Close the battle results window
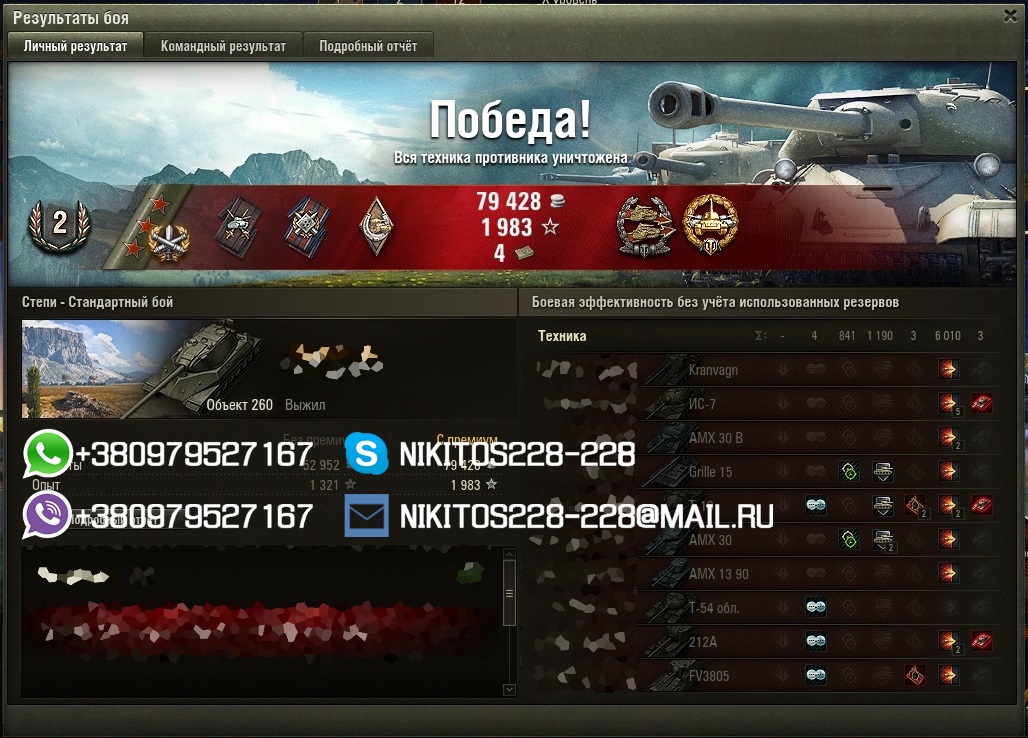Image resolution: width=1028 pixels, height=738 pixels. click(1010, 15)
